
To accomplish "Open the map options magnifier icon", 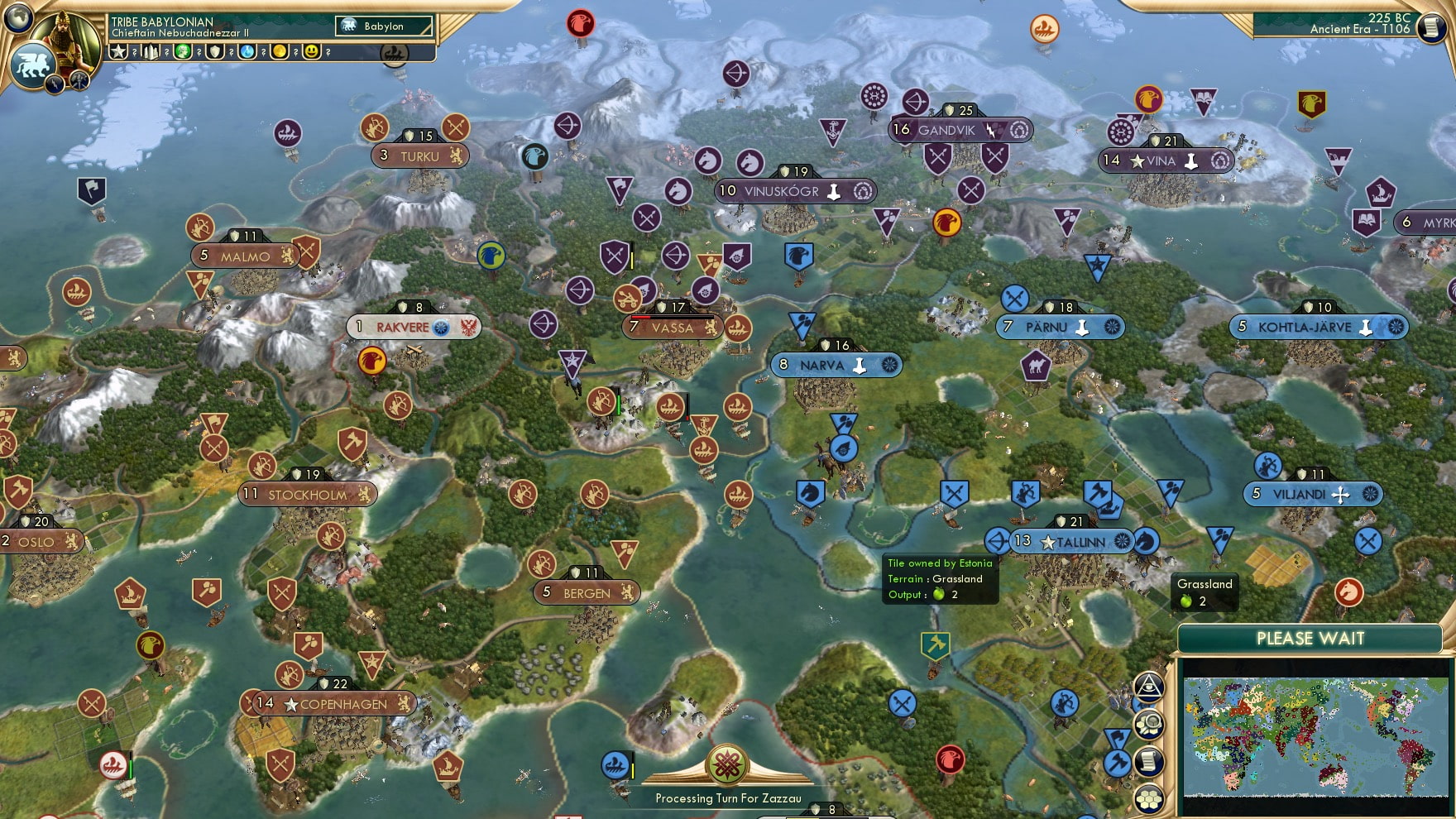I will pos(1148,726).
